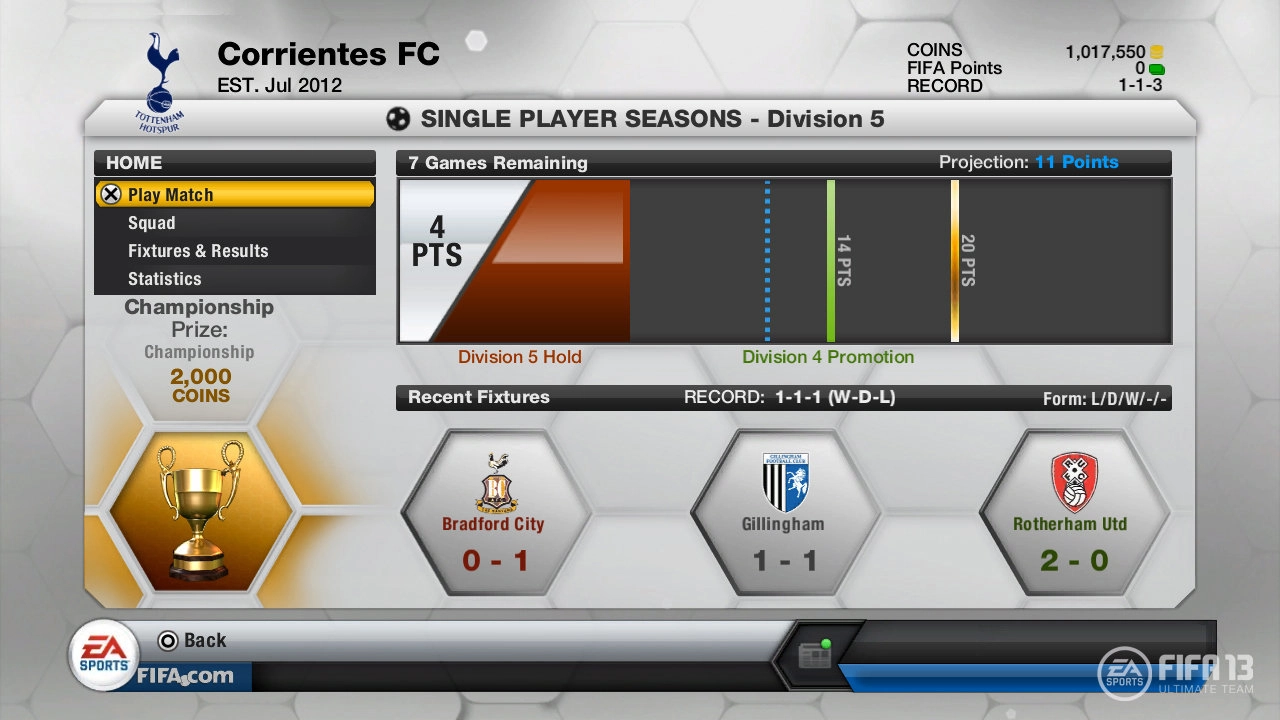Click the soccer ball icon in title bar
Screen dimensions: 1280x720
coord(397,118)
